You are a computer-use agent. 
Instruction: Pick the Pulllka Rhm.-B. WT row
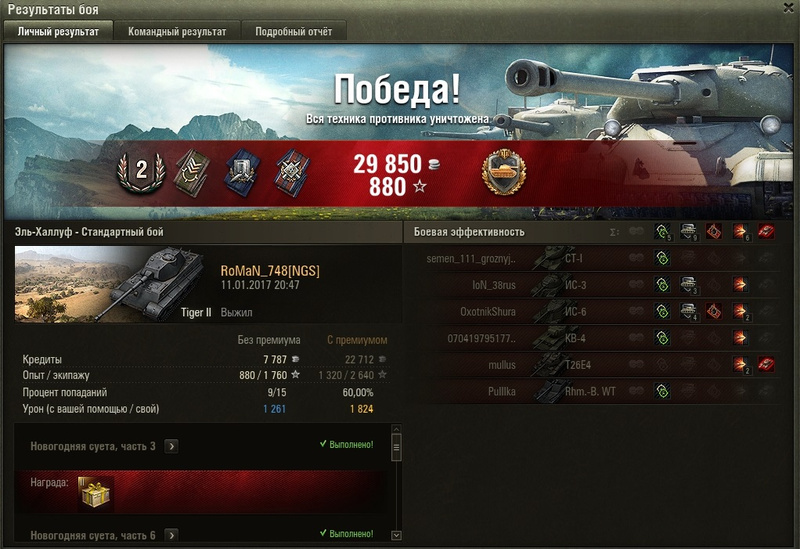click(600, 390)
